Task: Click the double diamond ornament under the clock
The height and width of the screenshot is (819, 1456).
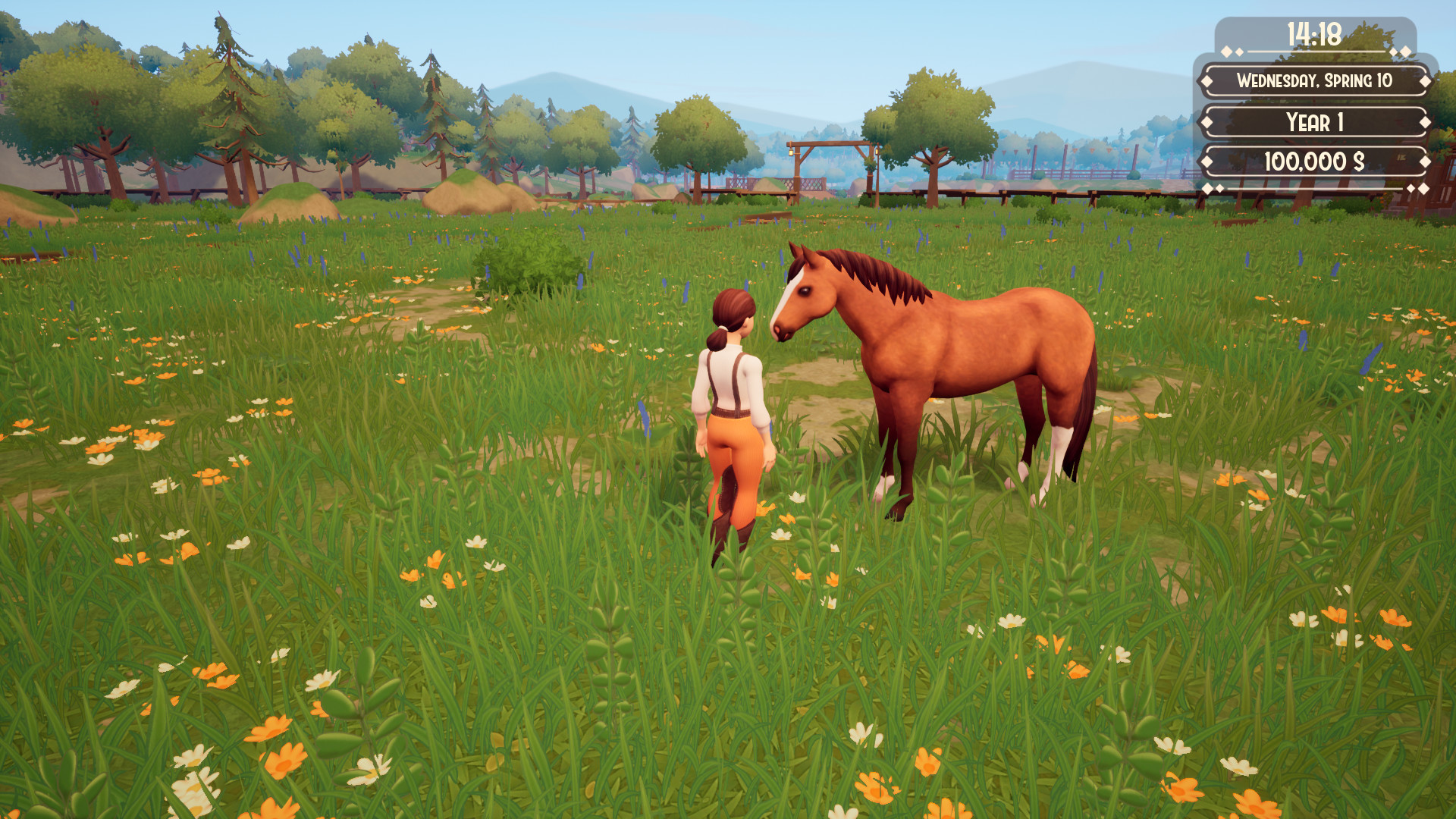Action: tap(1232, 51)
